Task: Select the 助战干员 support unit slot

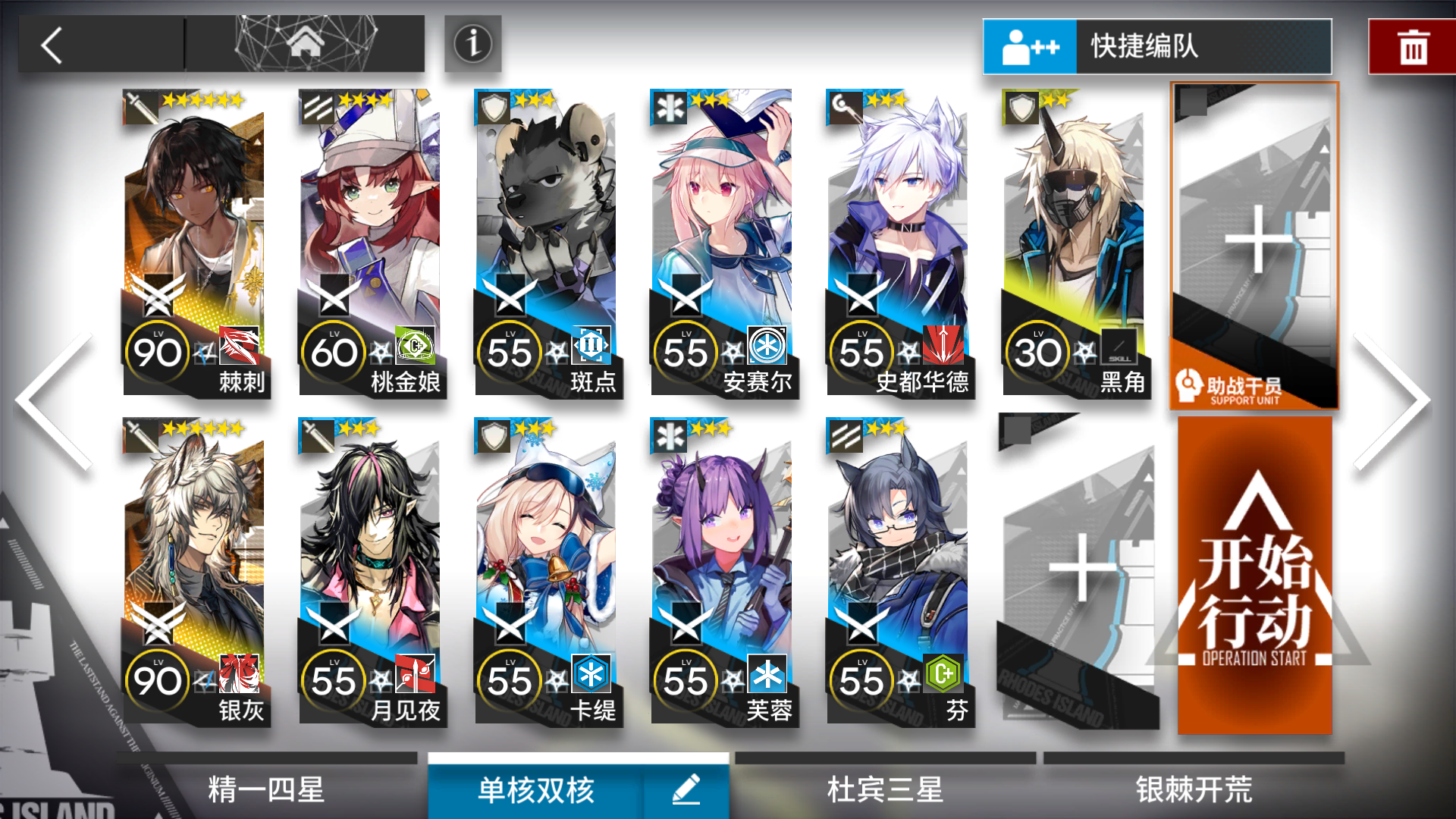Action: (x=1255, y=243)
